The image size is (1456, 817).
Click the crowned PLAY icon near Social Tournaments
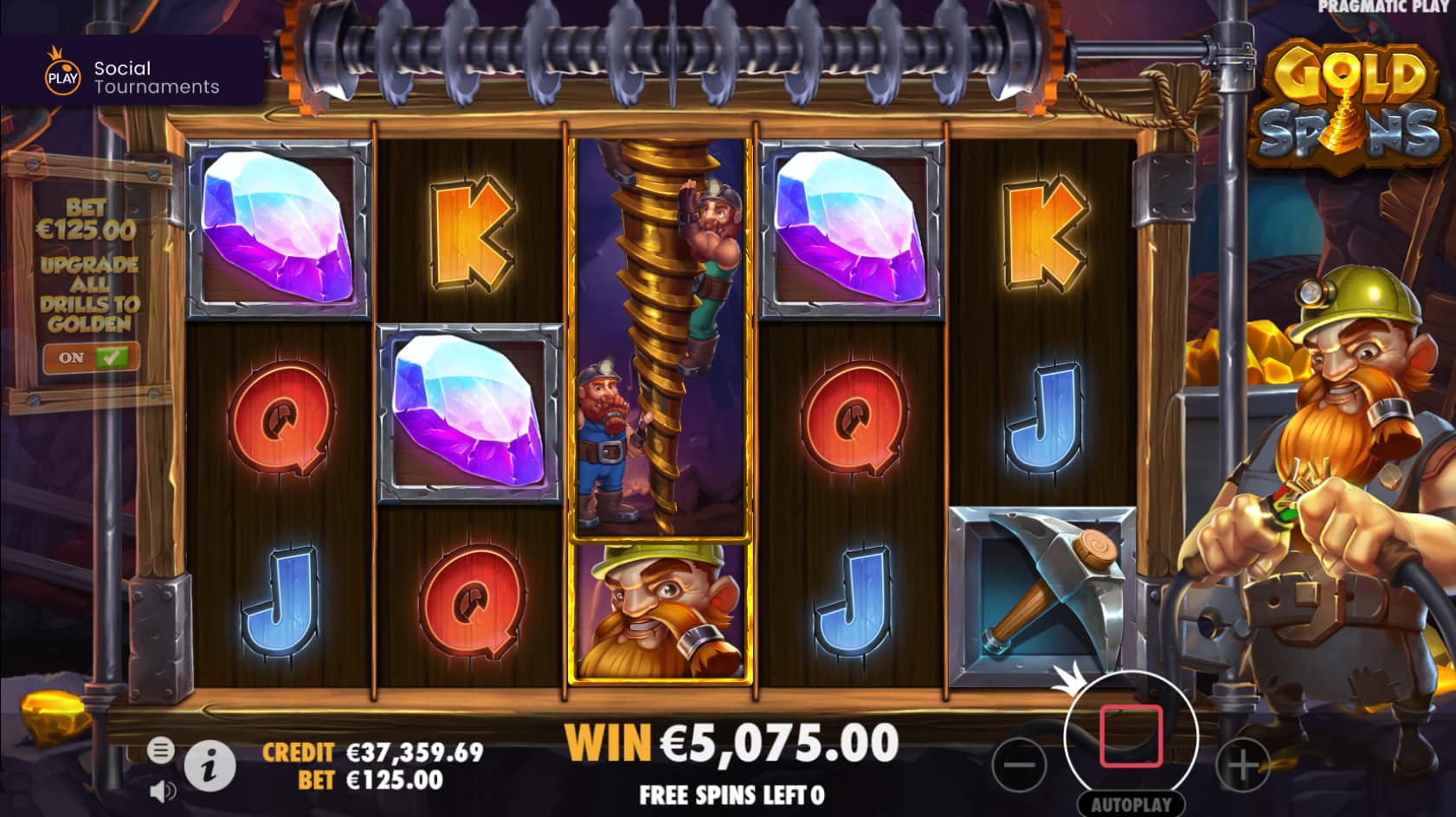(61, 75)
